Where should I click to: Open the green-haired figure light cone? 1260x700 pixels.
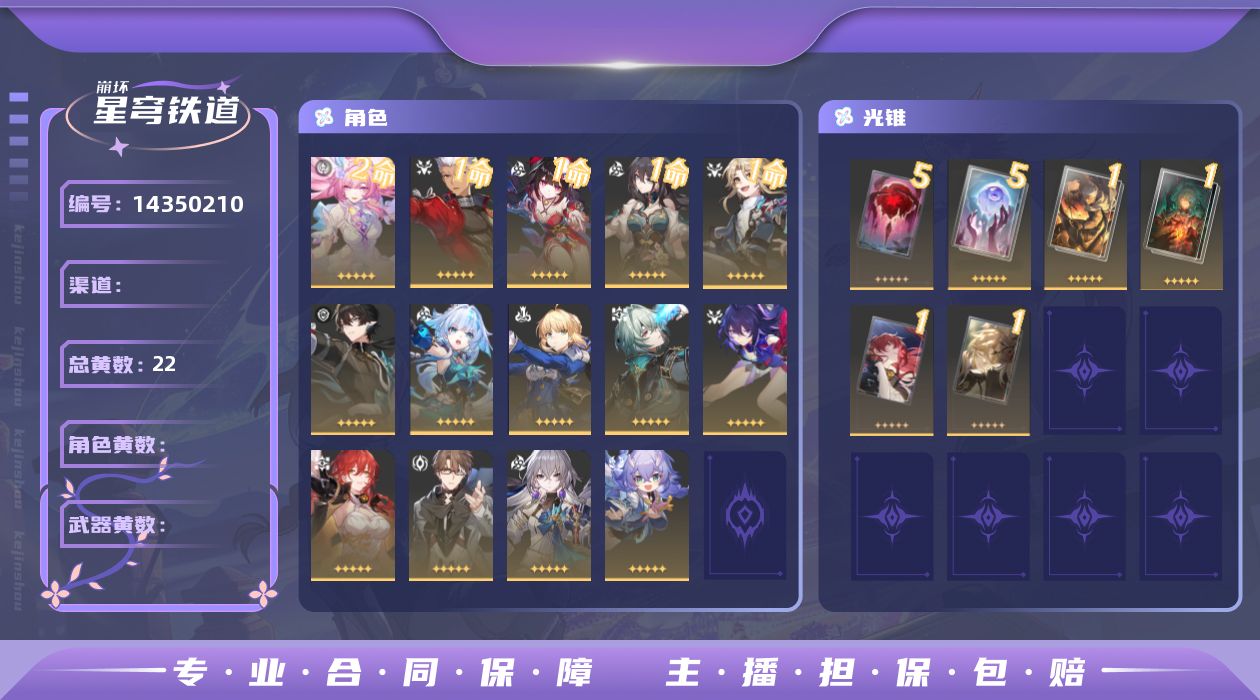click(1181, 224)
